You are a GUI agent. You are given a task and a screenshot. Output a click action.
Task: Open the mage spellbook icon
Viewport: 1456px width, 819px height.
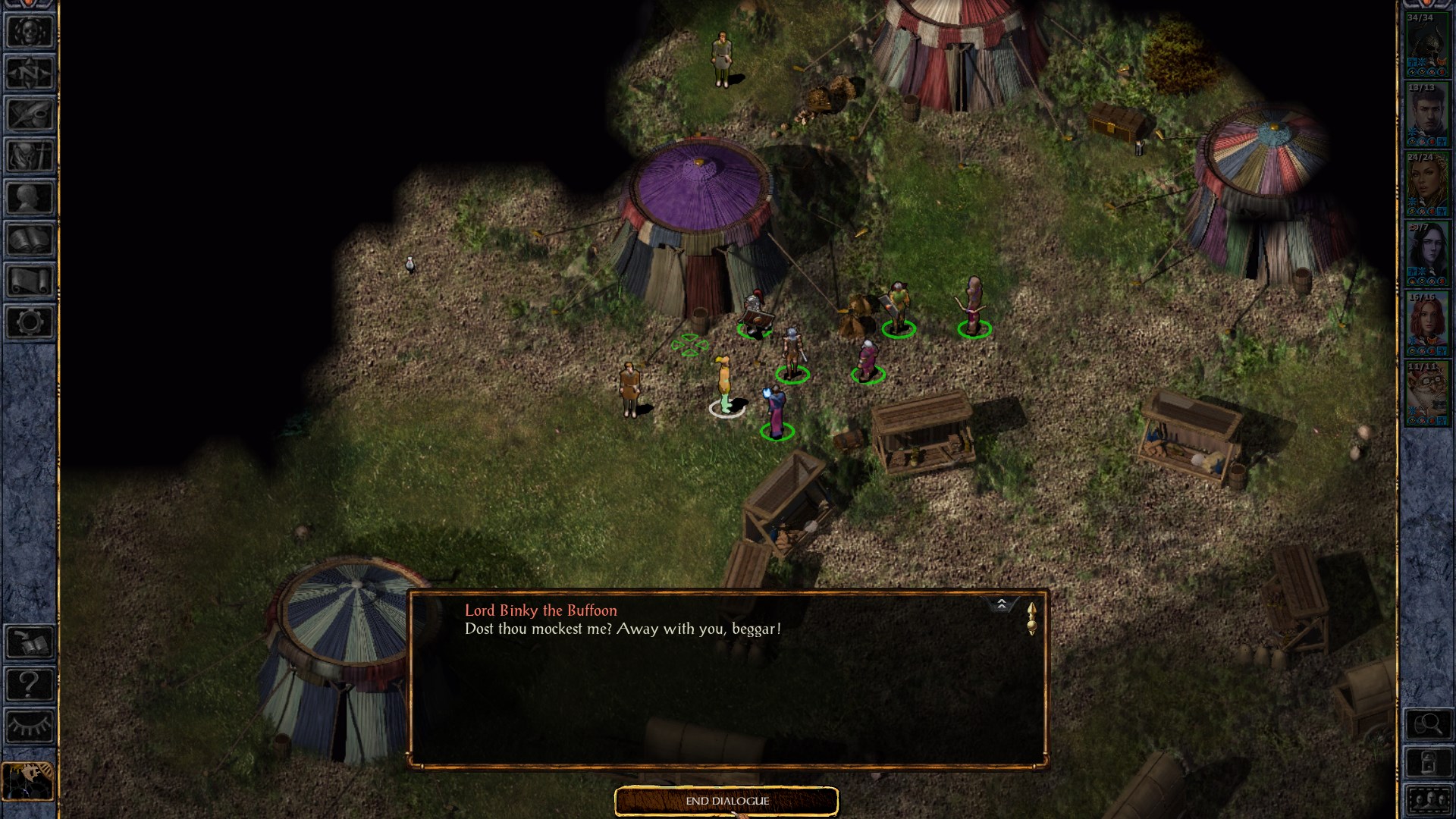(x=30, y=240)
